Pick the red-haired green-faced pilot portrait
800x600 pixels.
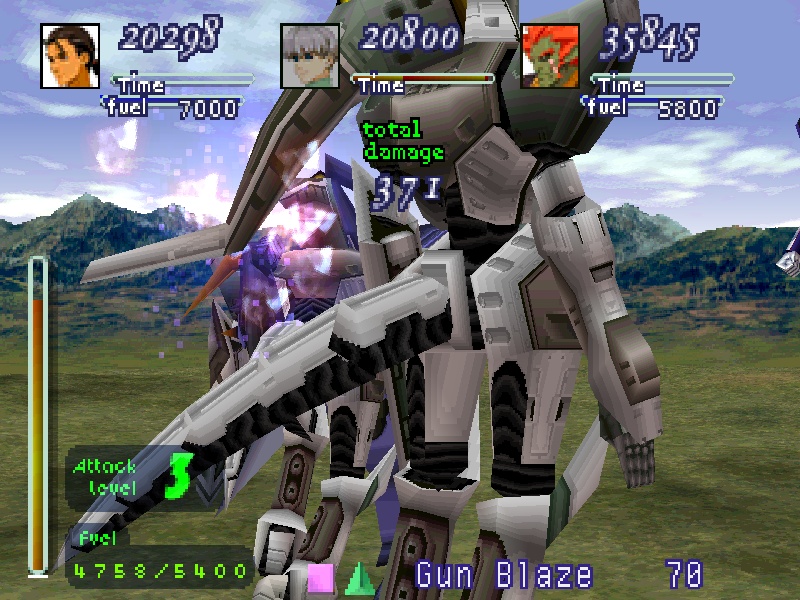[550, 57]
